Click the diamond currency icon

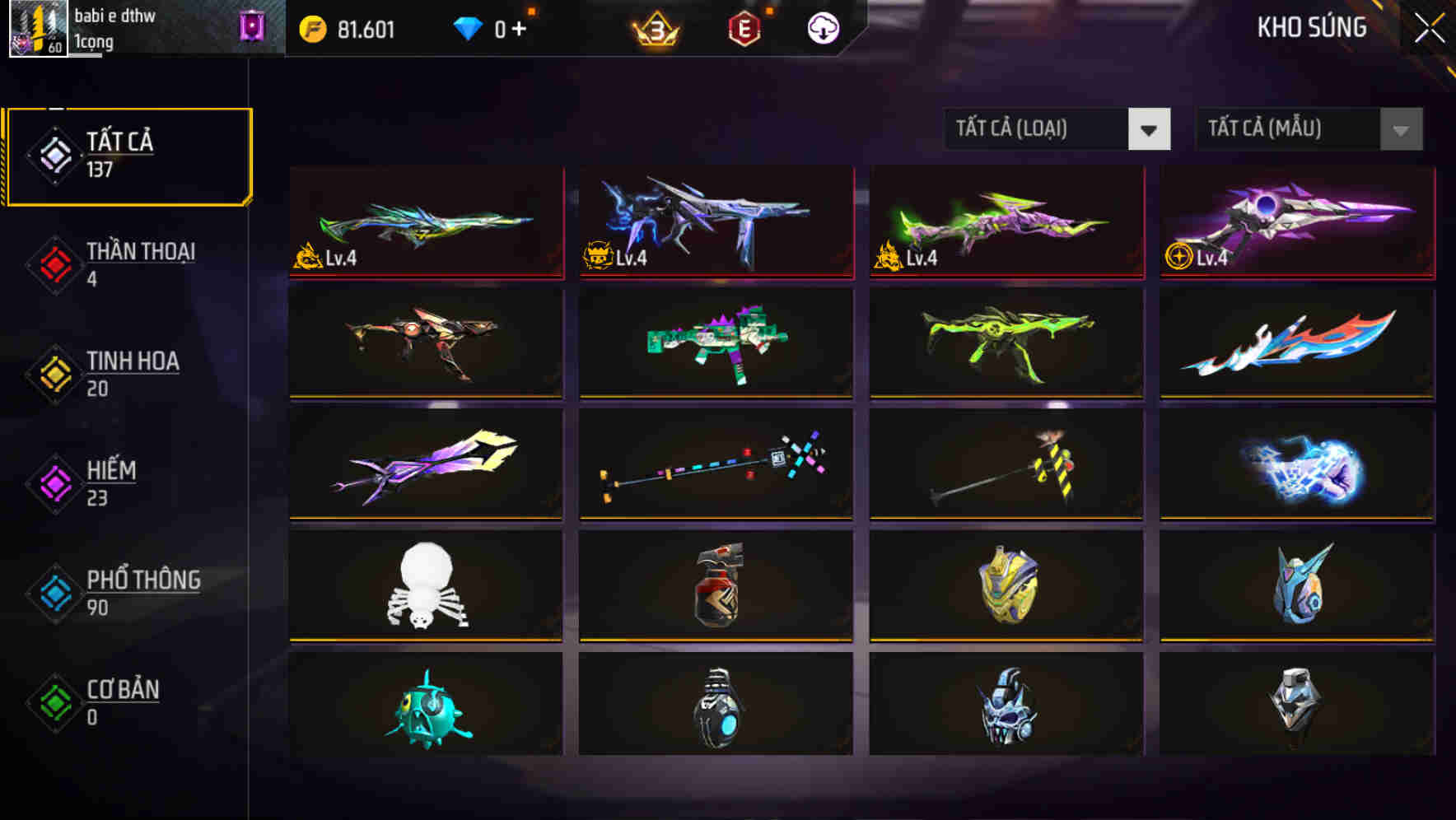tap(469, 27)
